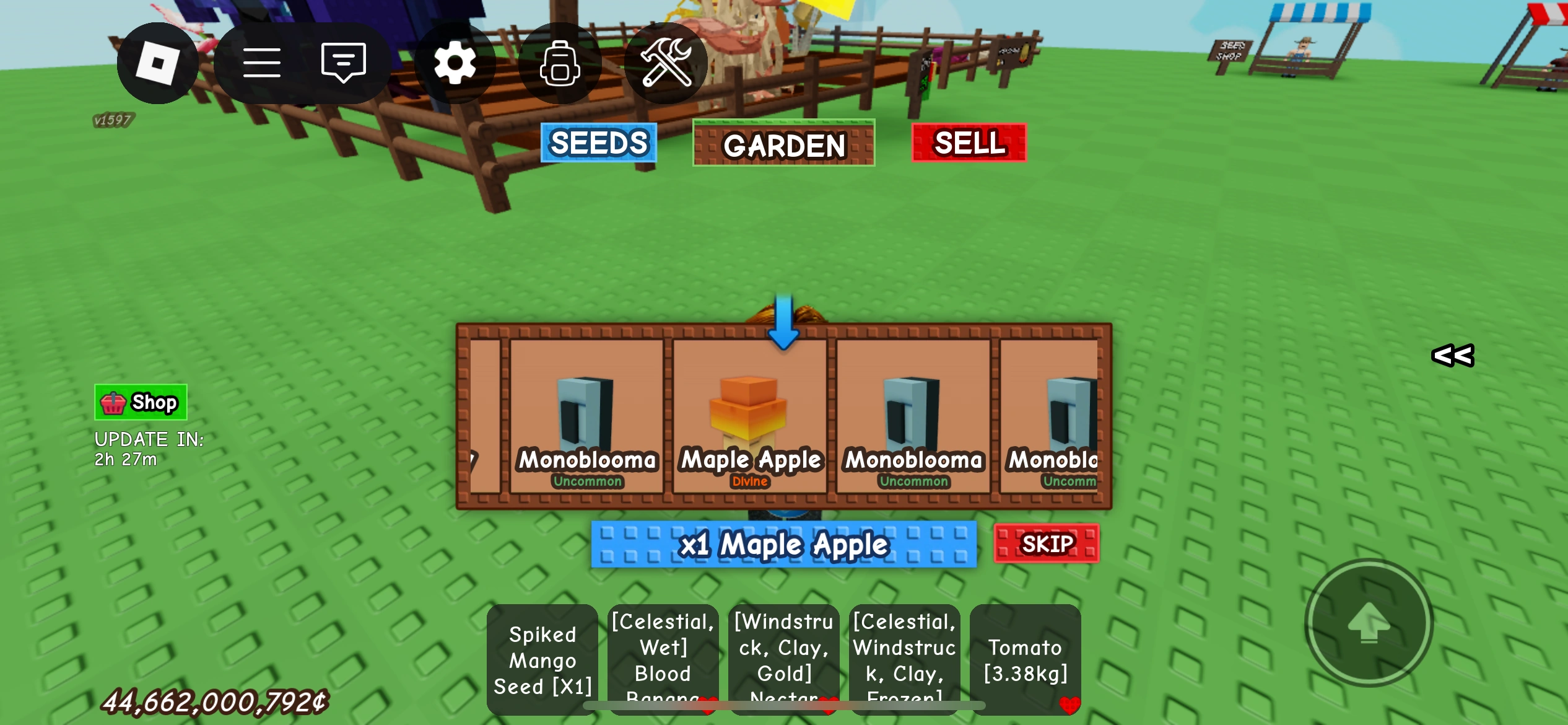
Task: Expand the SEEDS teleport label
Action: coord(598,143)
